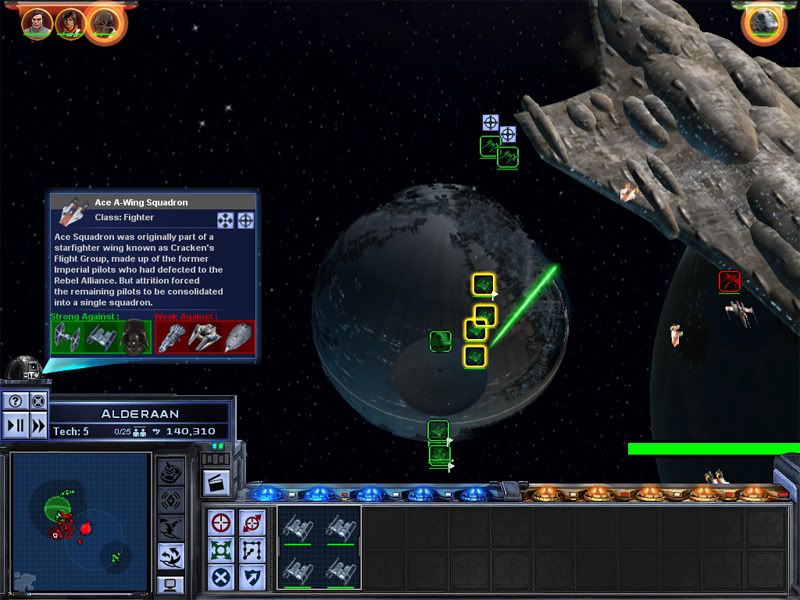
Task: Select the lone green unit marker on Death Star
Action: [440, 341]
